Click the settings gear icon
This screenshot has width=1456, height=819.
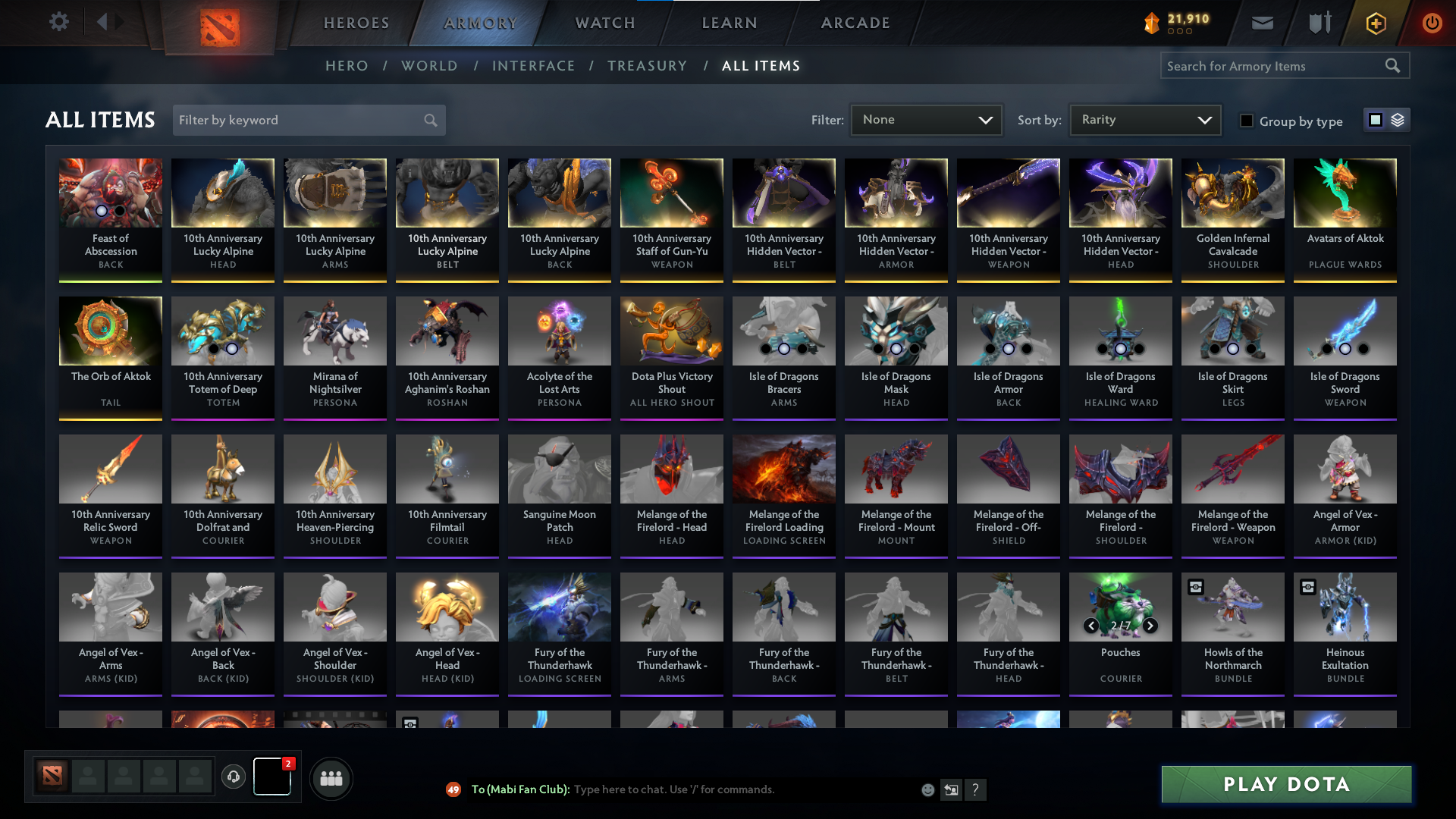[x=59, y=21]
